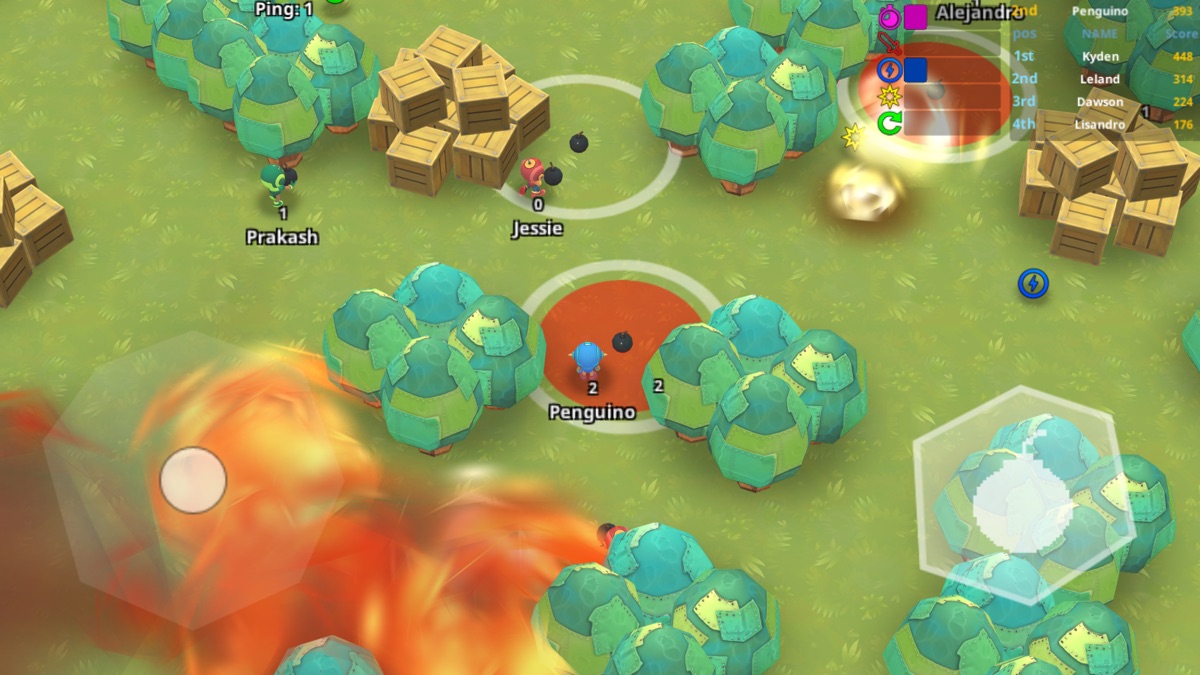This screenshot has width=1200, height=675.
Task: Select the green circular arrow power-up icon
Action: (x=889, y=123)
